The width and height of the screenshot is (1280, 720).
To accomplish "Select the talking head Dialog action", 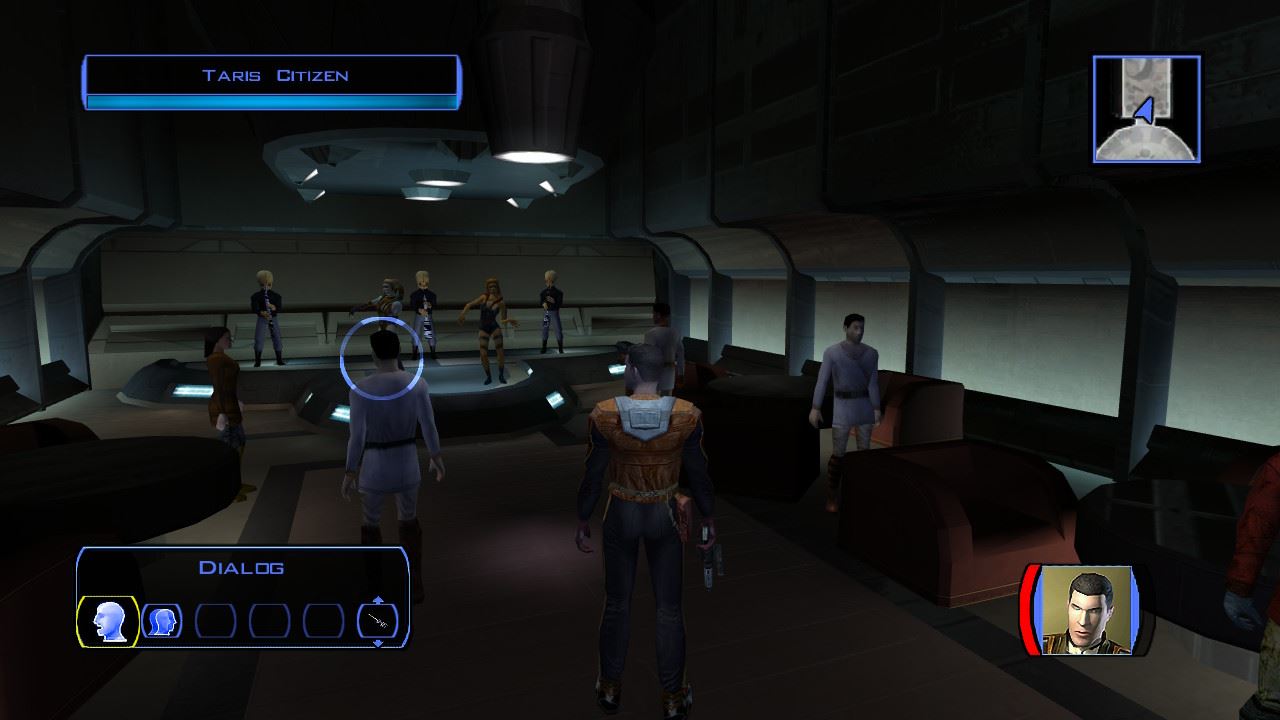I will pyautogui.click(x=107, y=622).
